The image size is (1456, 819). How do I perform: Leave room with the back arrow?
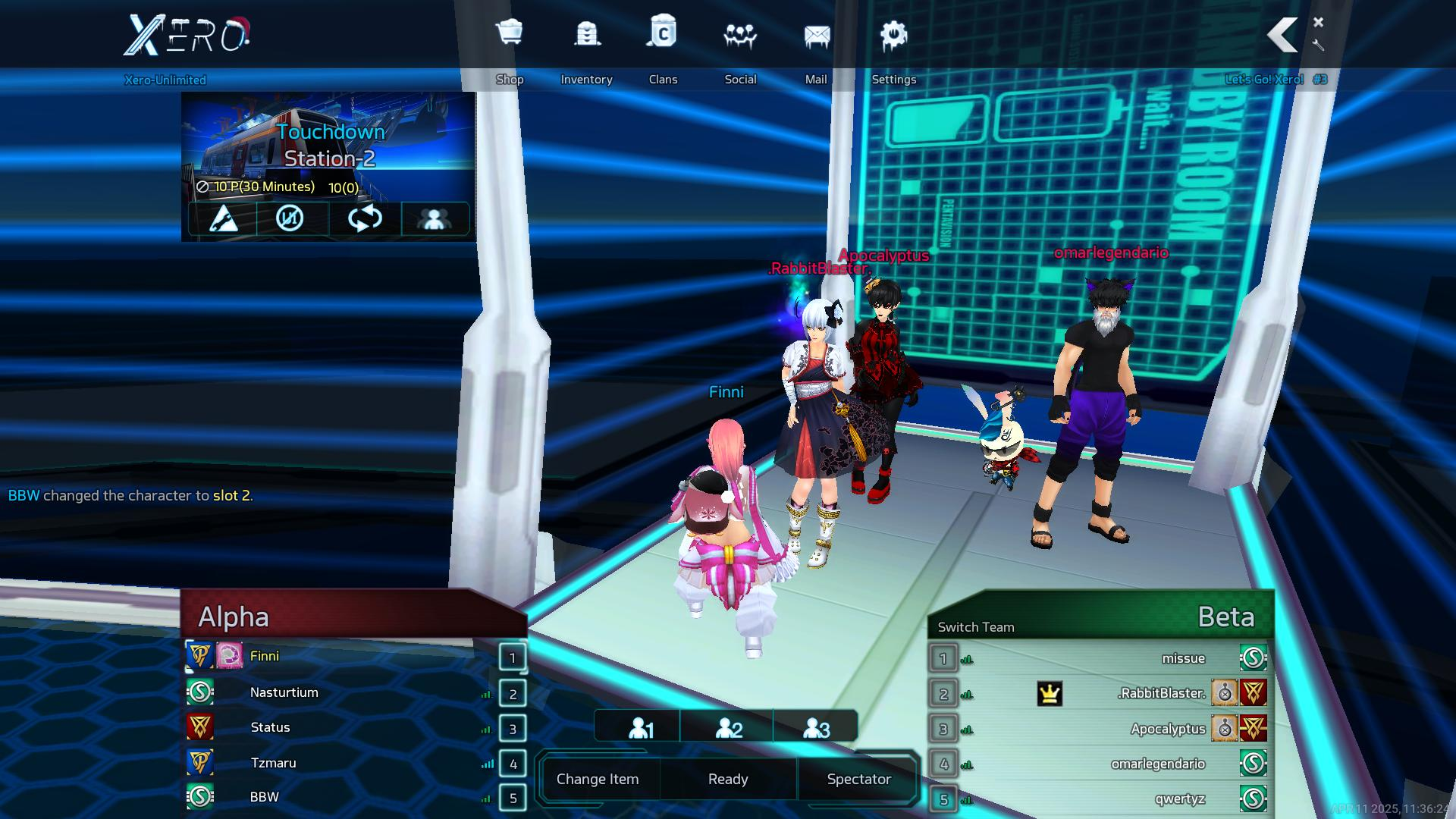point(1283,35)
